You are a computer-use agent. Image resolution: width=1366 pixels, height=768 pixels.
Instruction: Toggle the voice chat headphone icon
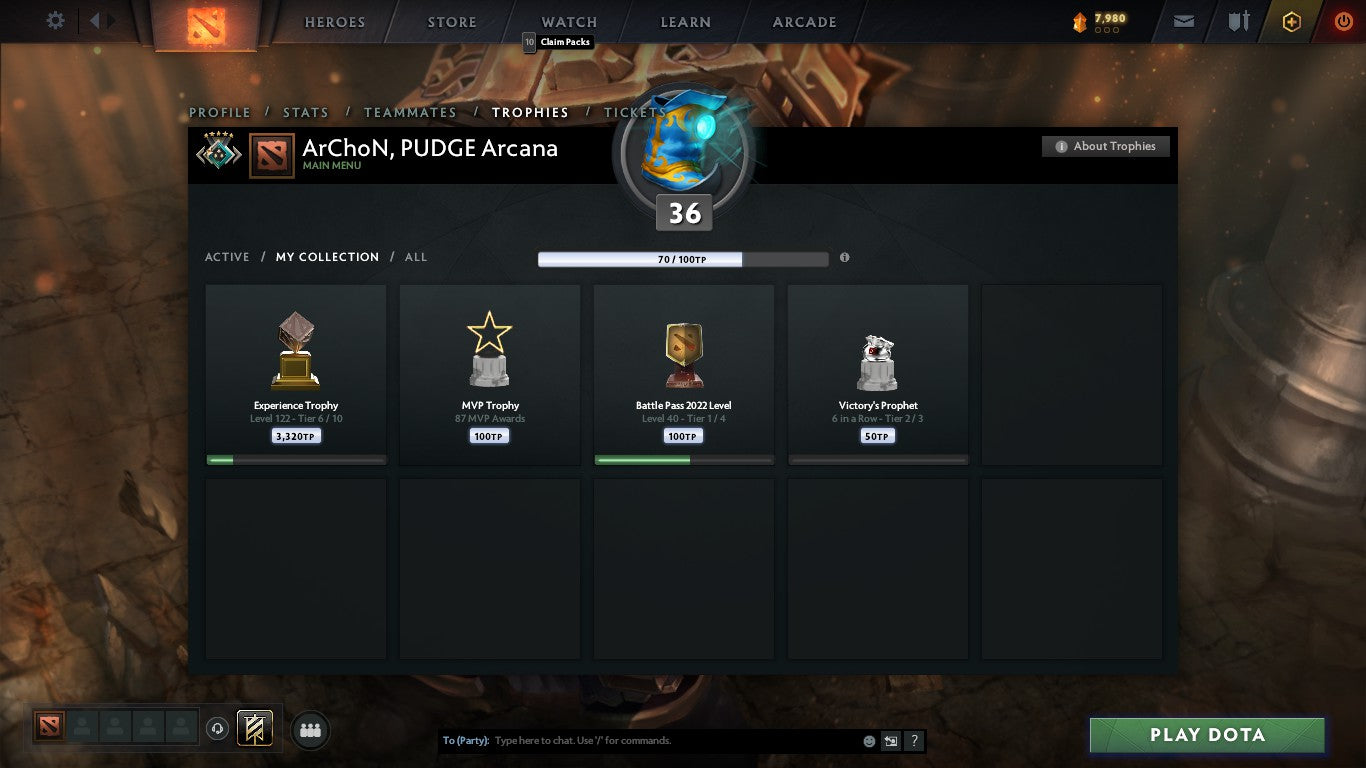(217, 729)
